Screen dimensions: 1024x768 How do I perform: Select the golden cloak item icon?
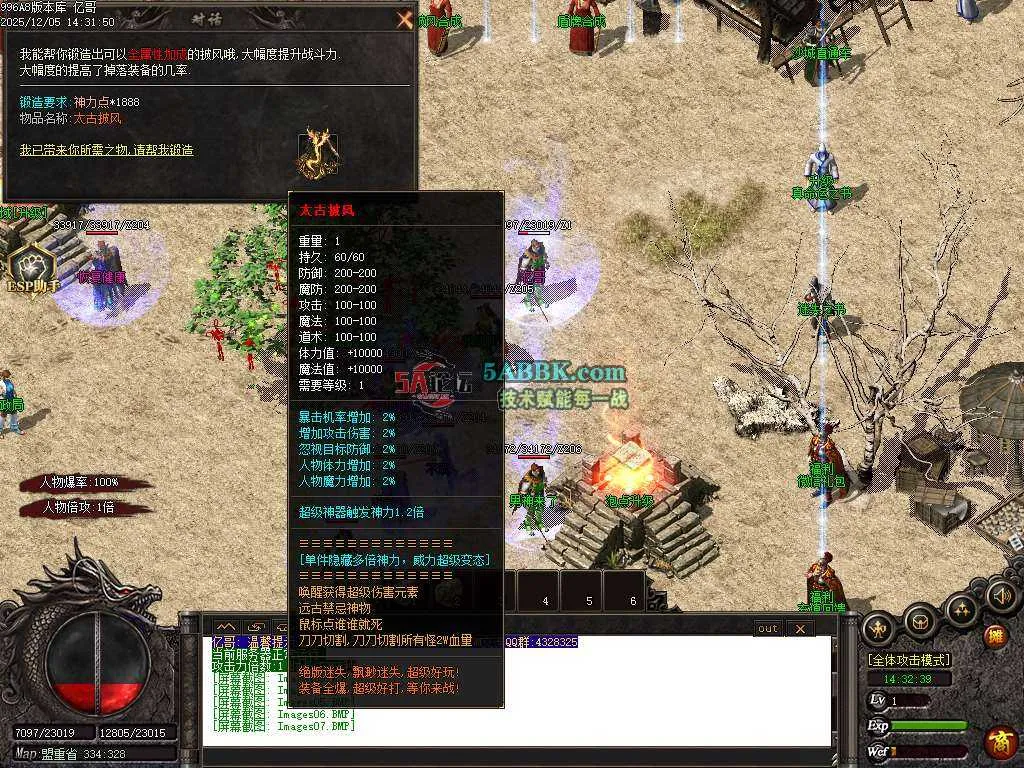(x=317, y=152)
